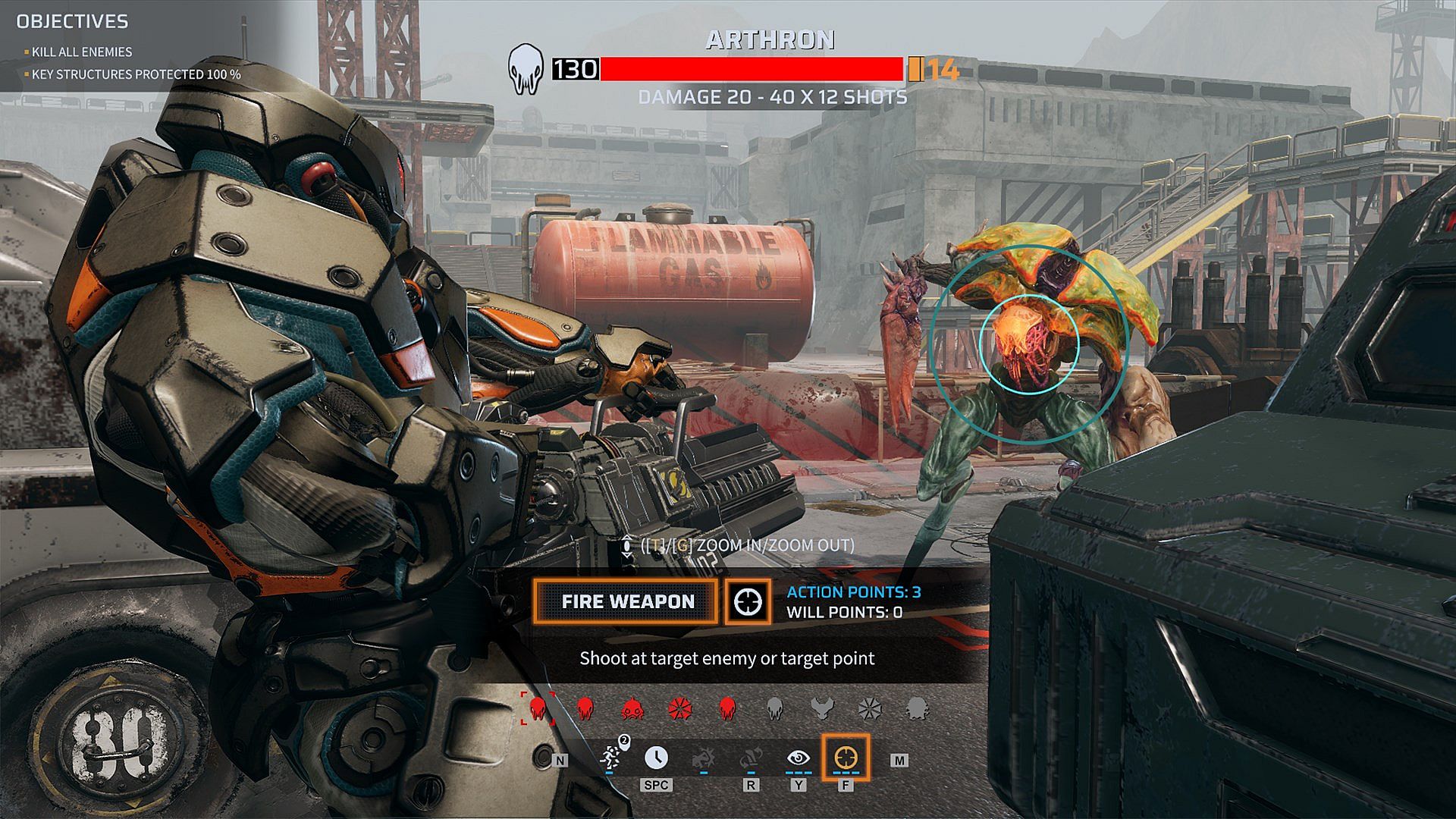Click the crosshair icon beside Fire Weapon
1456x819 pixels.
point(748,601)
